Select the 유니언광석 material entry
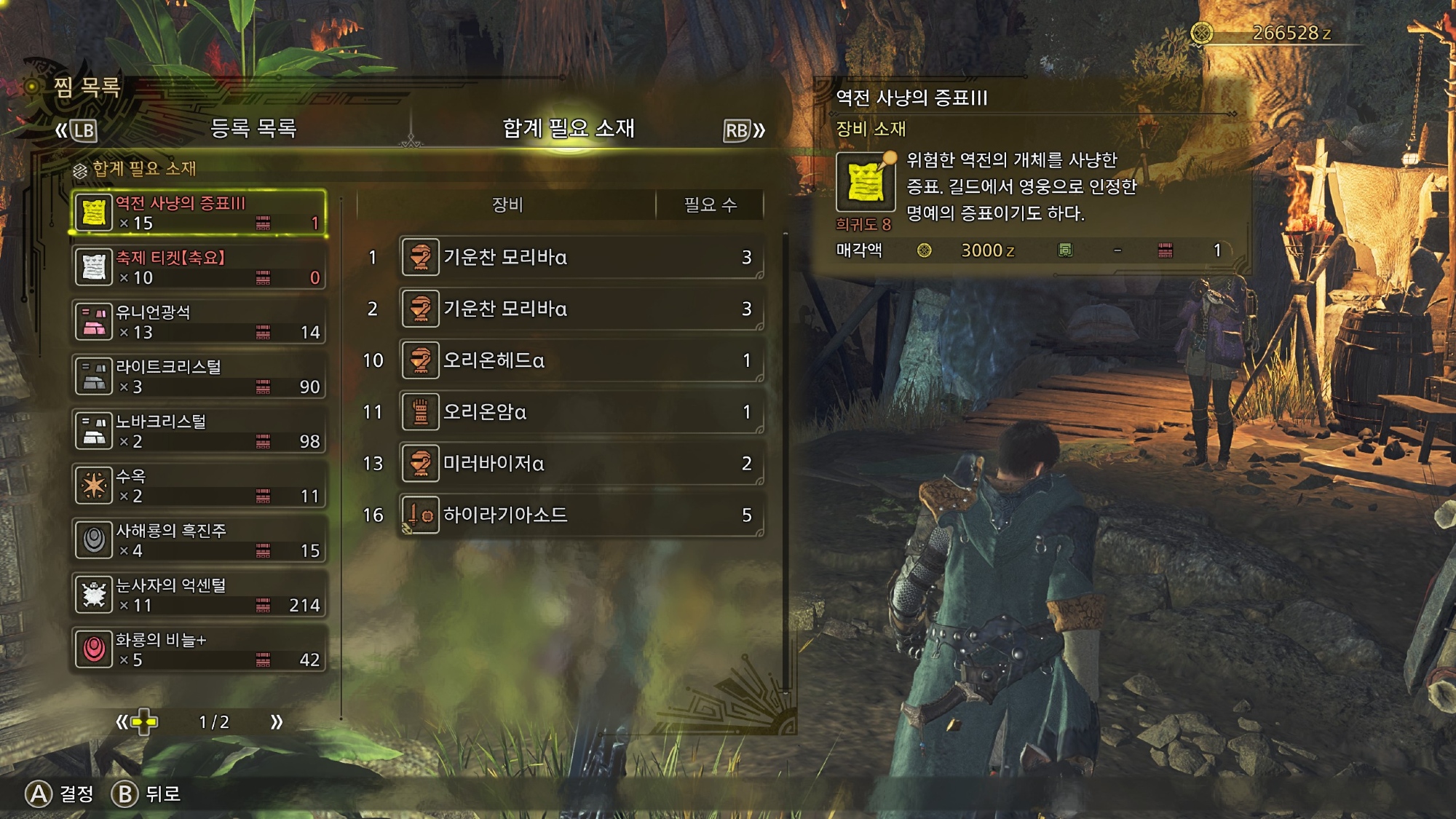 pos(198,322)
